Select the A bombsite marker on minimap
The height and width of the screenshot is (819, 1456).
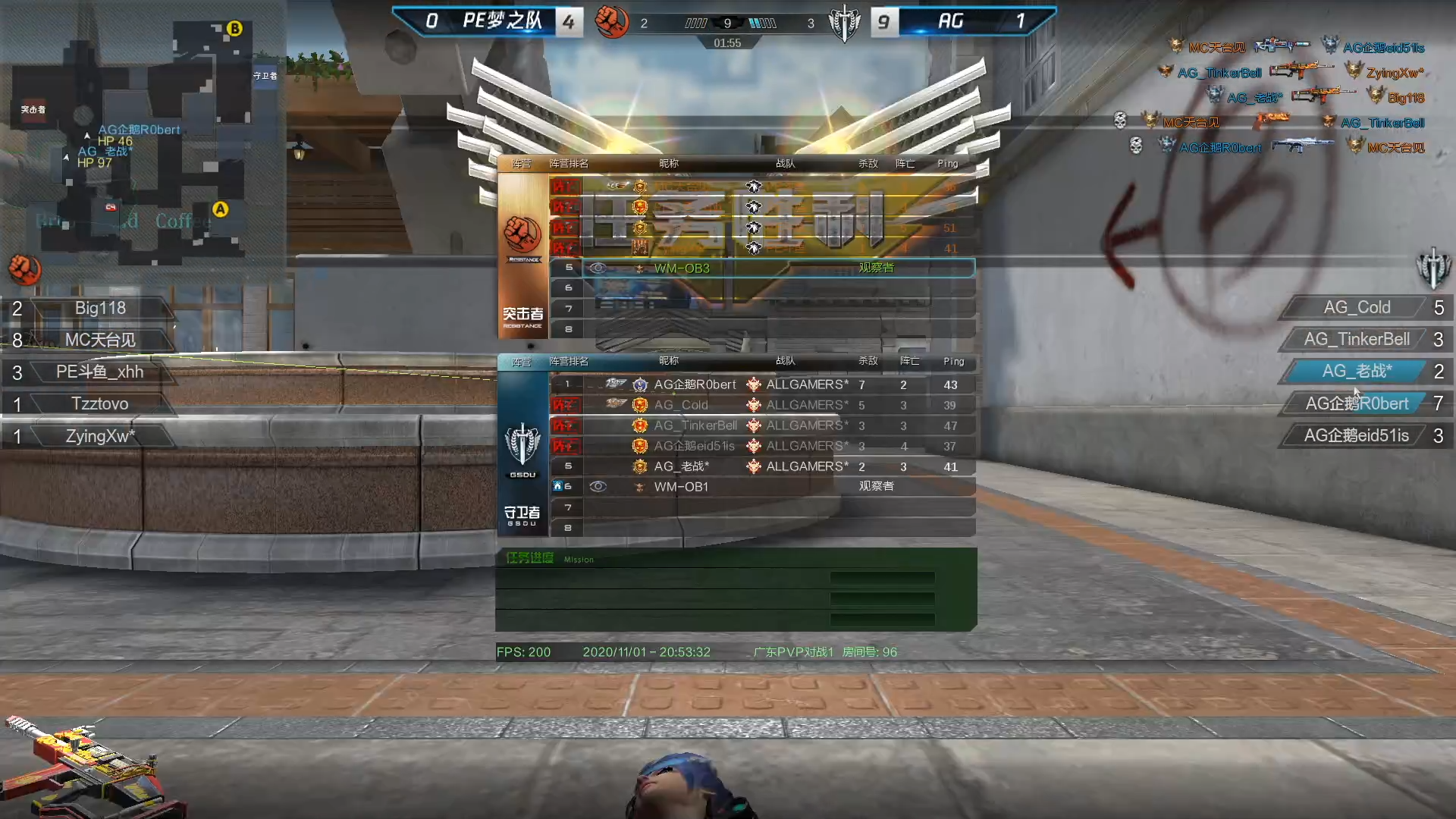(x=220, y=209)
